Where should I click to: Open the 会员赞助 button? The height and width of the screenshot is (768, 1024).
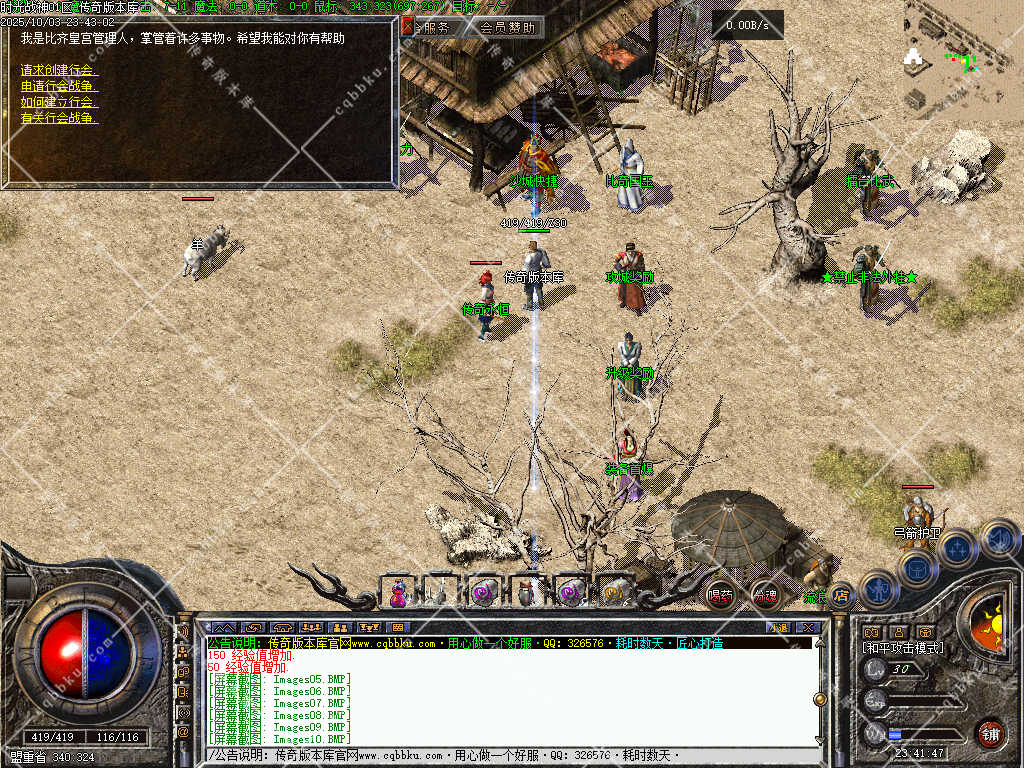coord(506,28)
